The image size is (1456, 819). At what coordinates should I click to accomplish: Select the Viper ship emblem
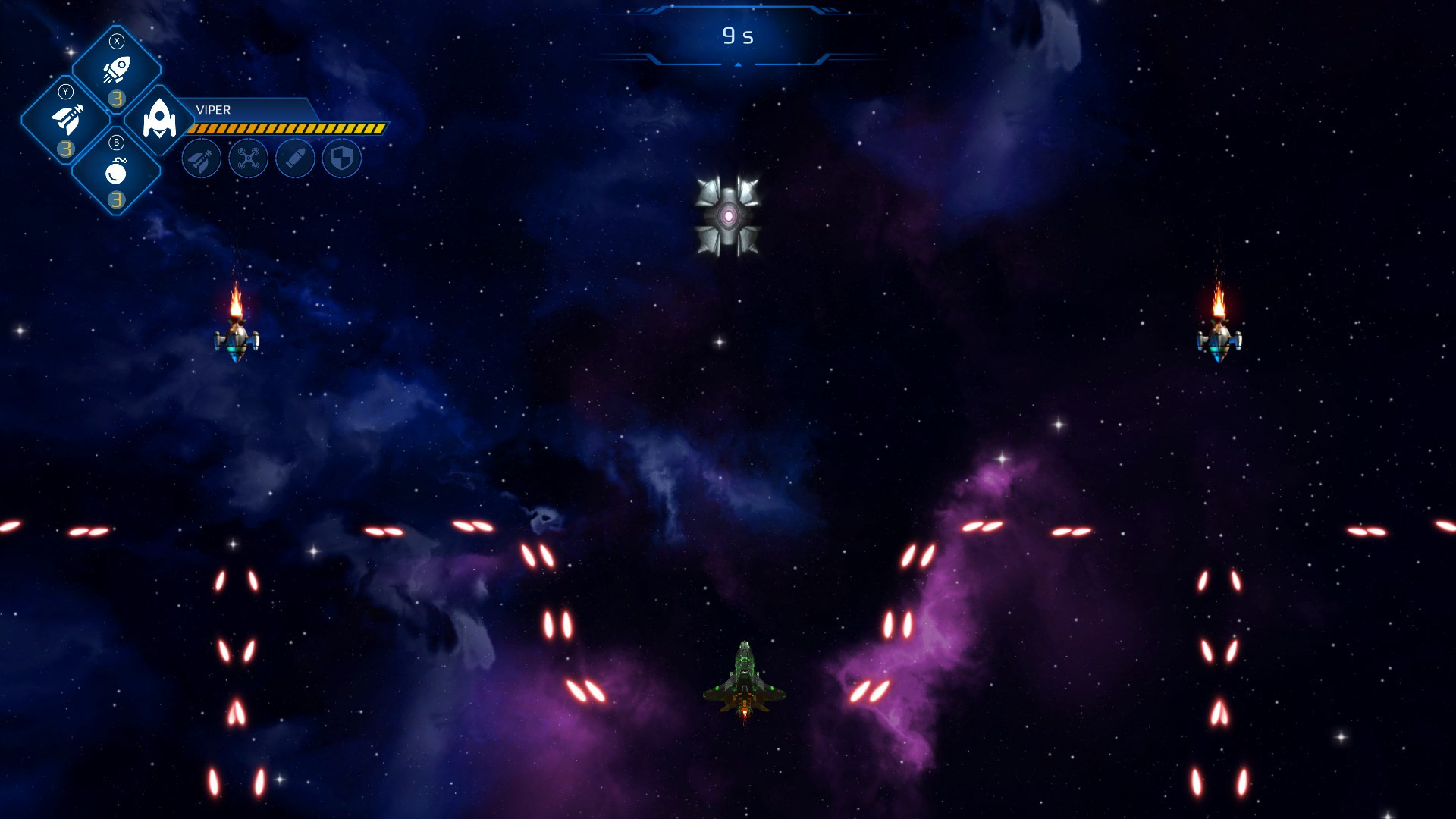pos(159,120)
